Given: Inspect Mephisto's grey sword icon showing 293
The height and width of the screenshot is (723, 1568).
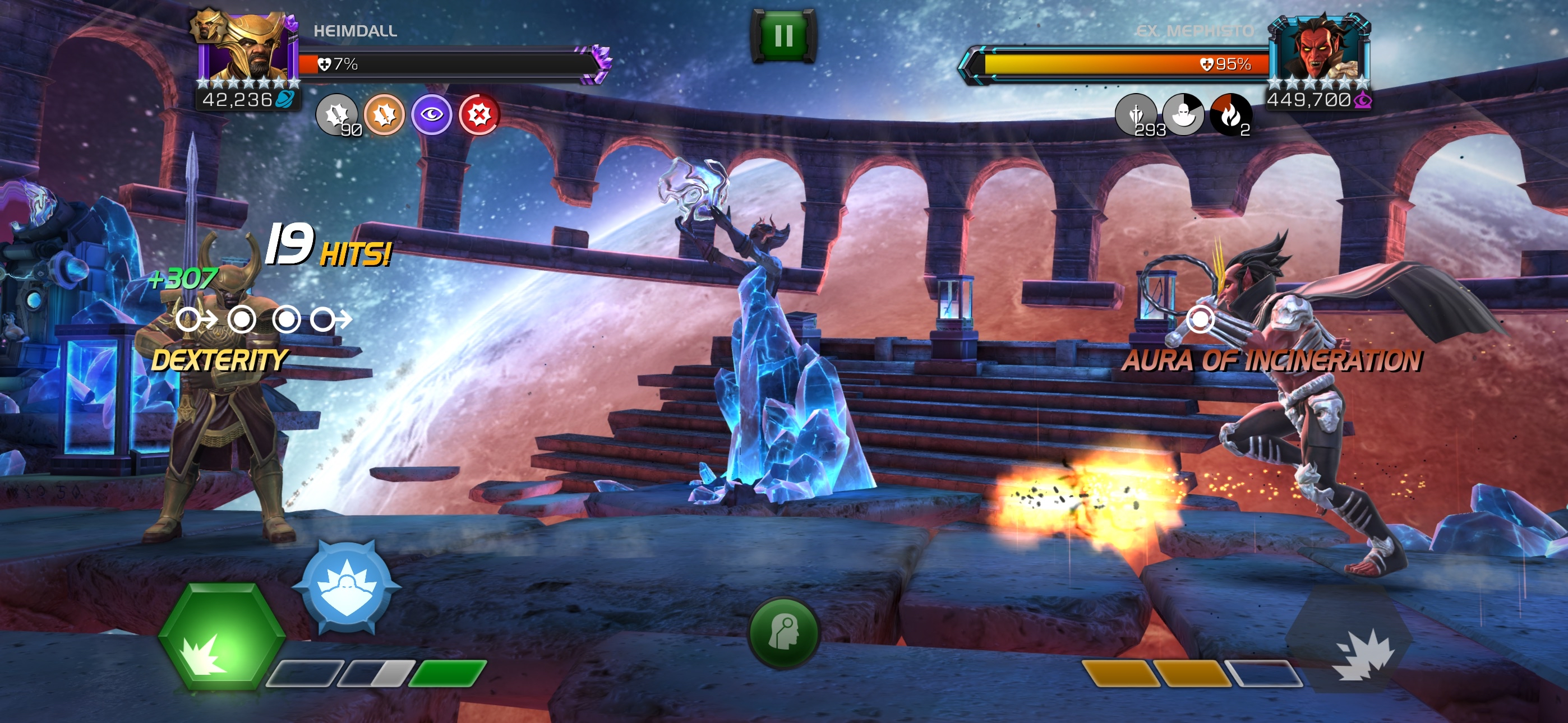Looking at the screenshot, I should click(1135, 114).
